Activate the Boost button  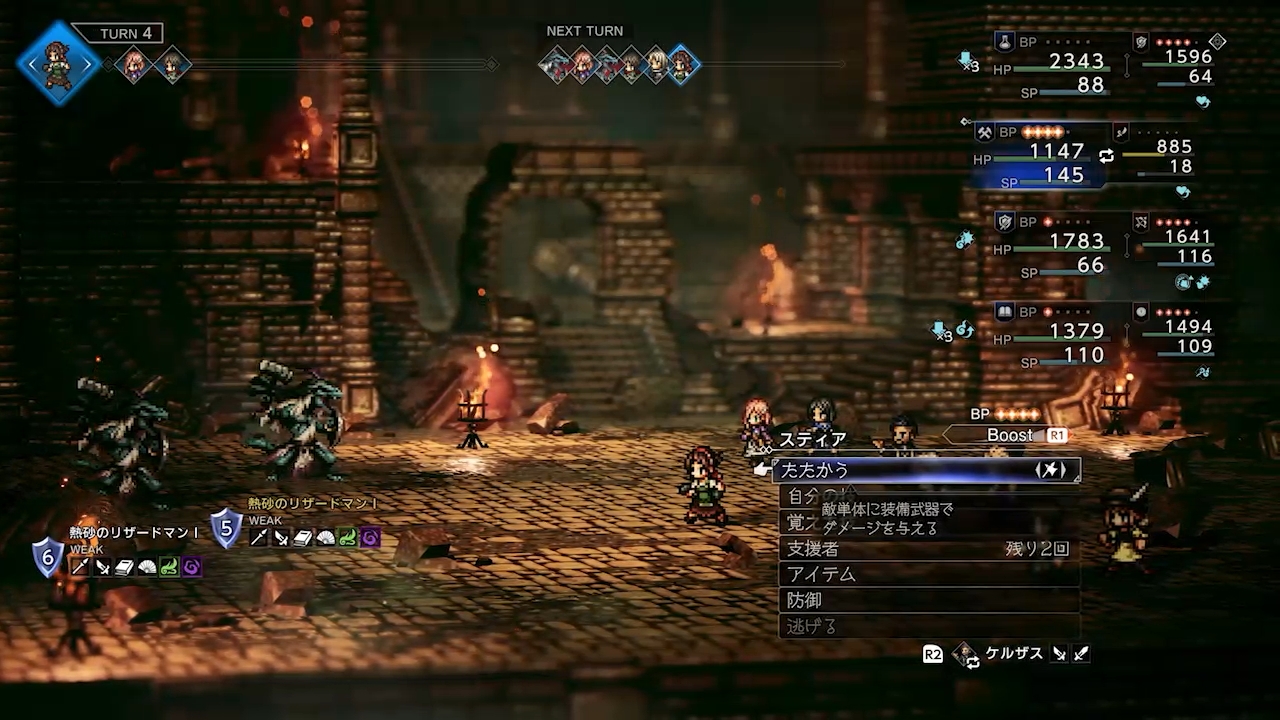tap(1010, 435)
